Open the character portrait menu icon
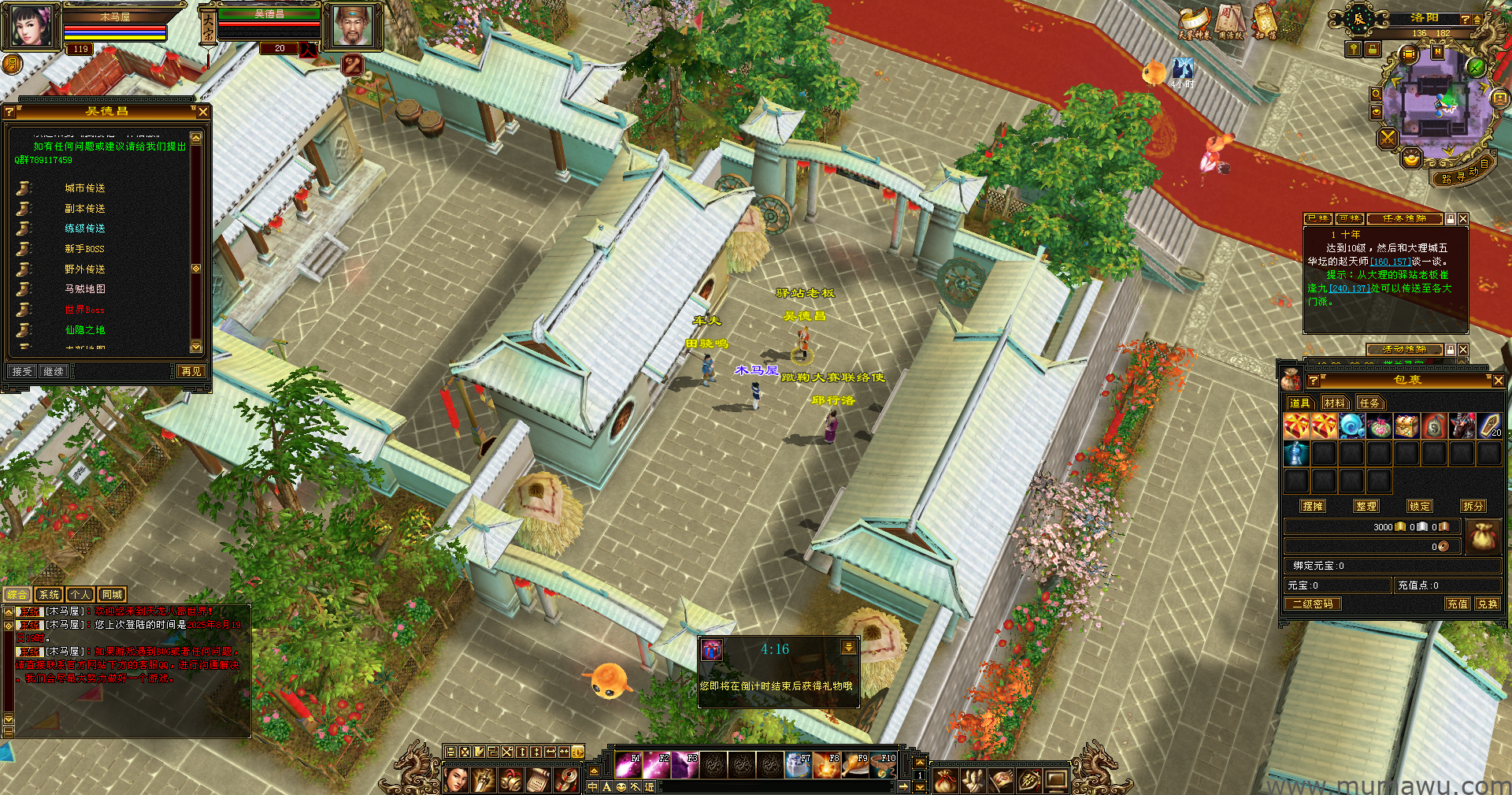Screen dimensions: 1512x795 click(x=456, y=780)
